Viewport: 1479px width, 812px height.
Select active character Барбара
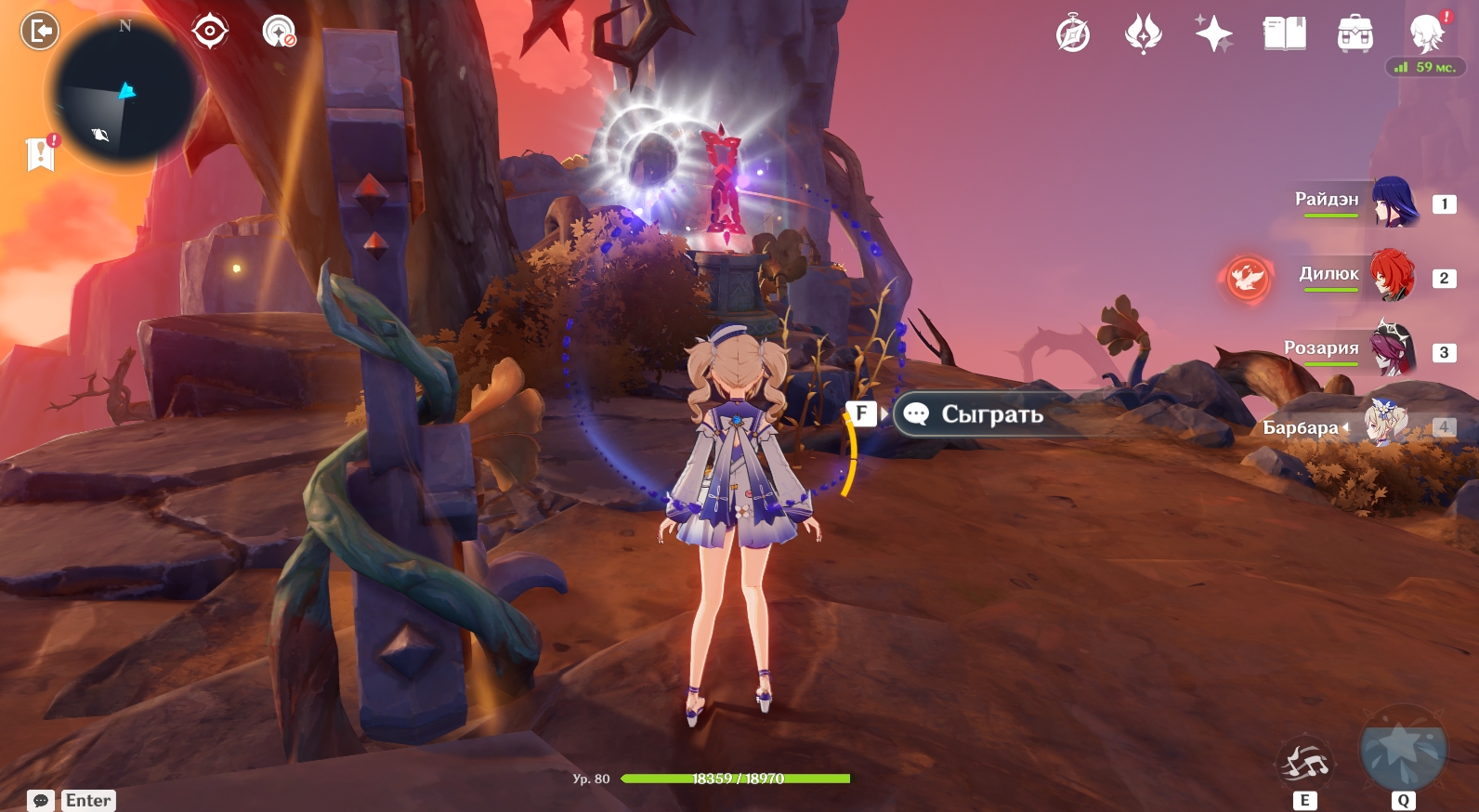pyautogui.click(x=1384, y=426)
